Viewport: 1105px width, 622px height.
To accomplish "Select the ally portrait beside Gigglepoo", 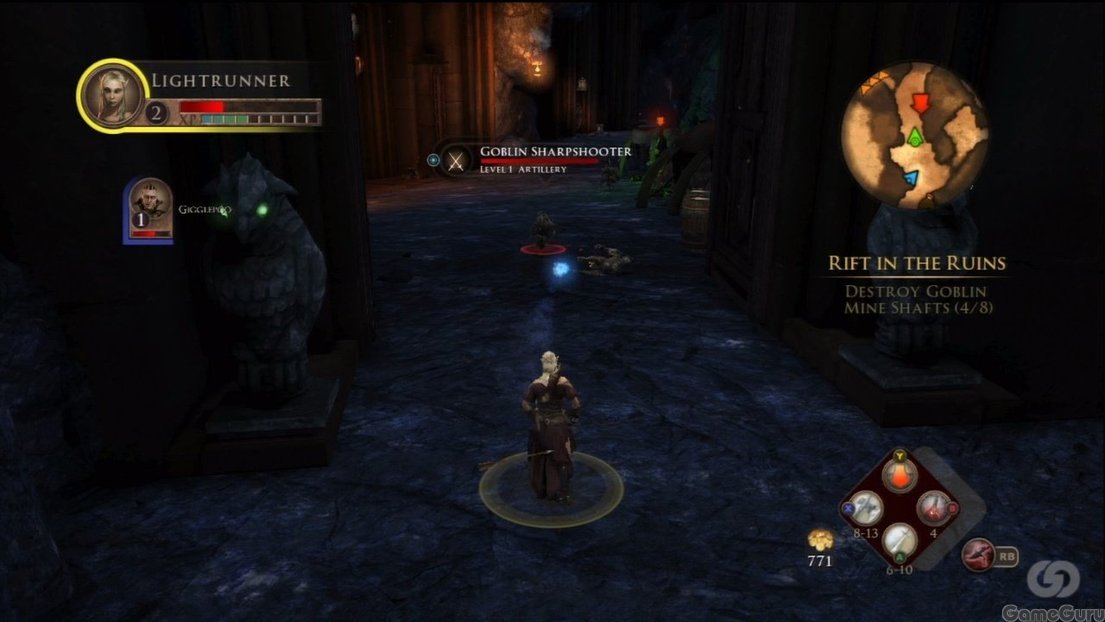I will click(149, 209).
